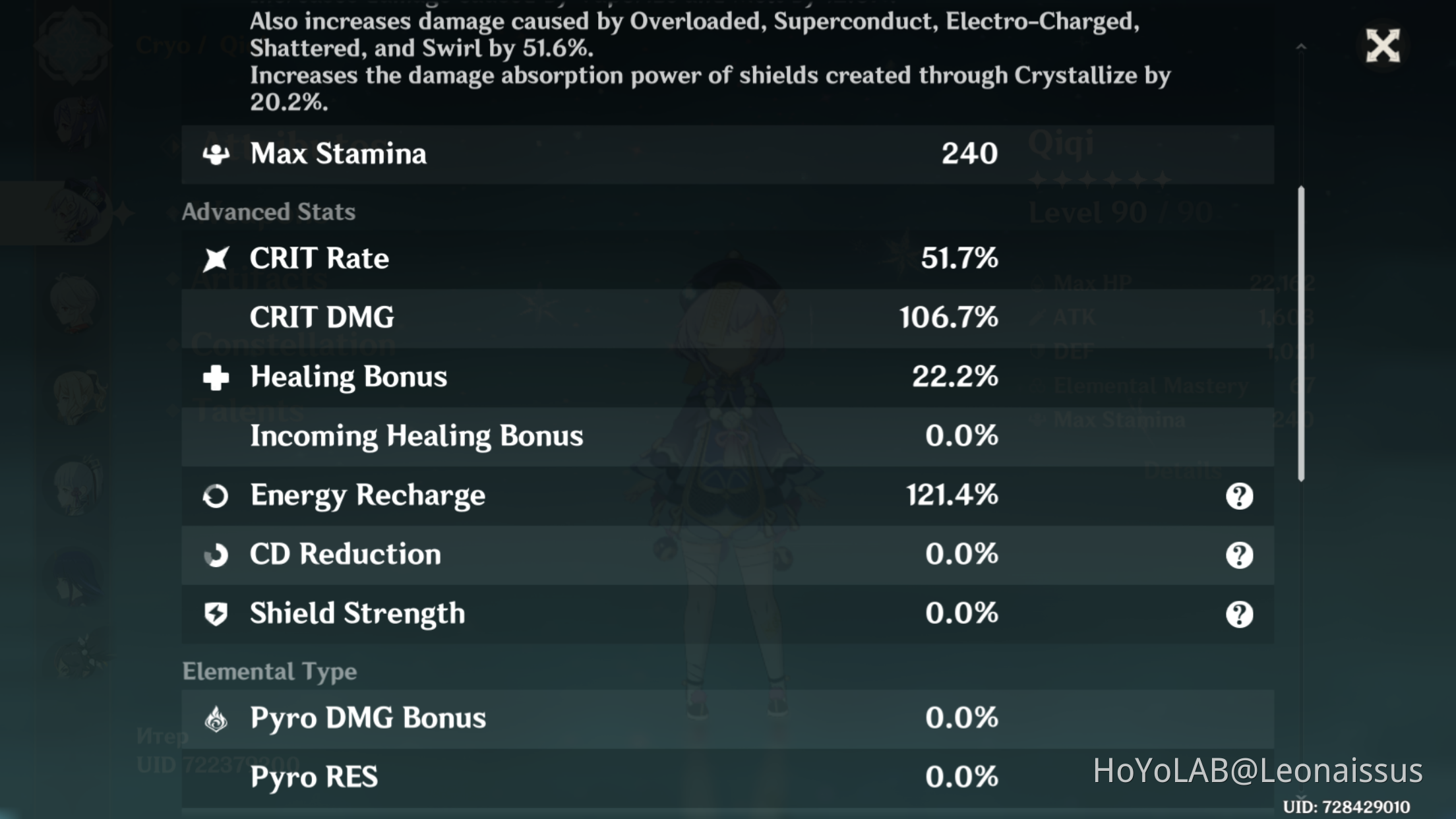Click the Energy Recharge circular arrow icon
The width and height of the screenshot is (1456, 819).
[216, 495]
